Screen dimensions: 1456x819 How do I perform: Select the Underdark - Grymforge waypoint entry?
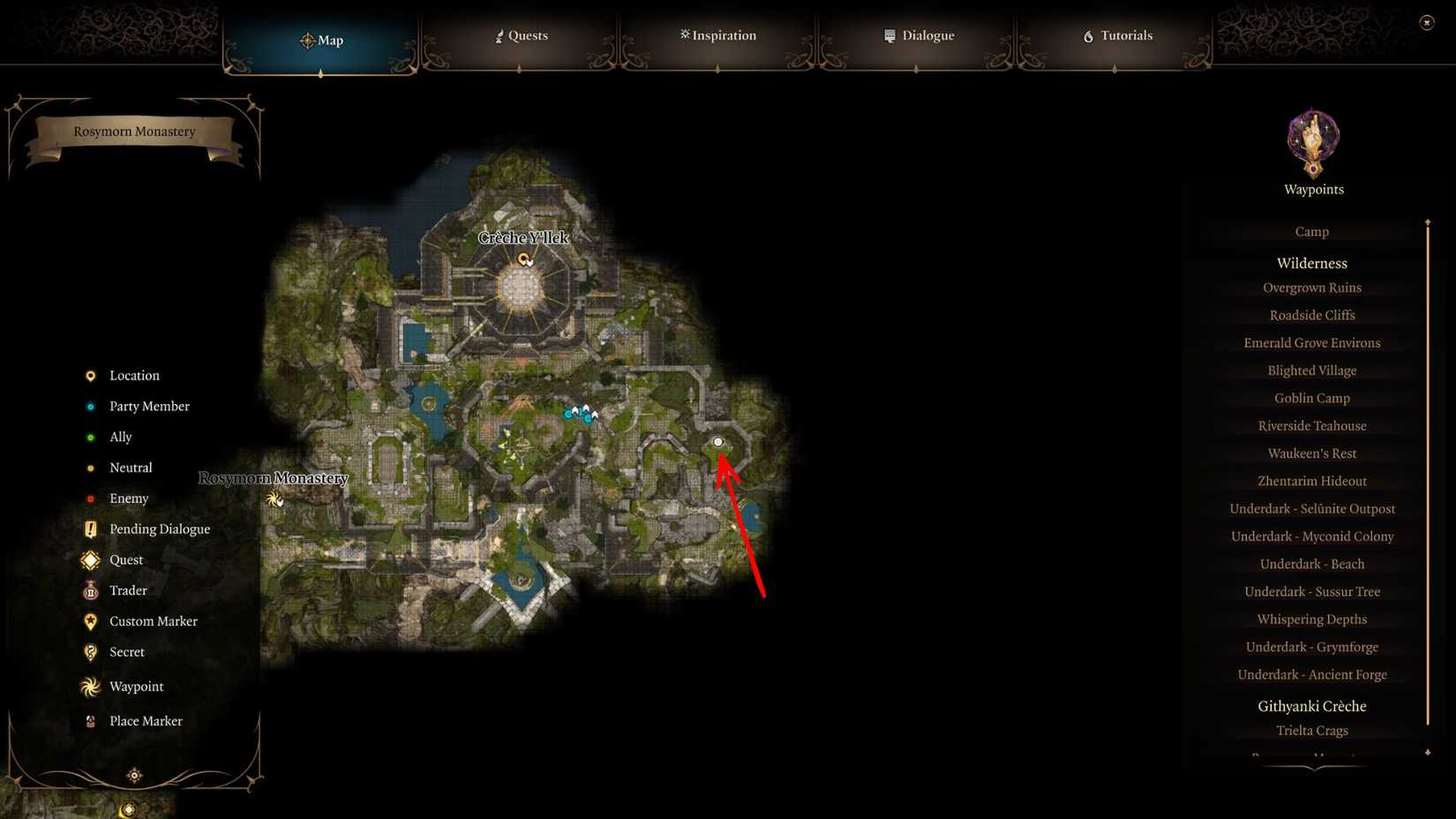click(1311, 647)
